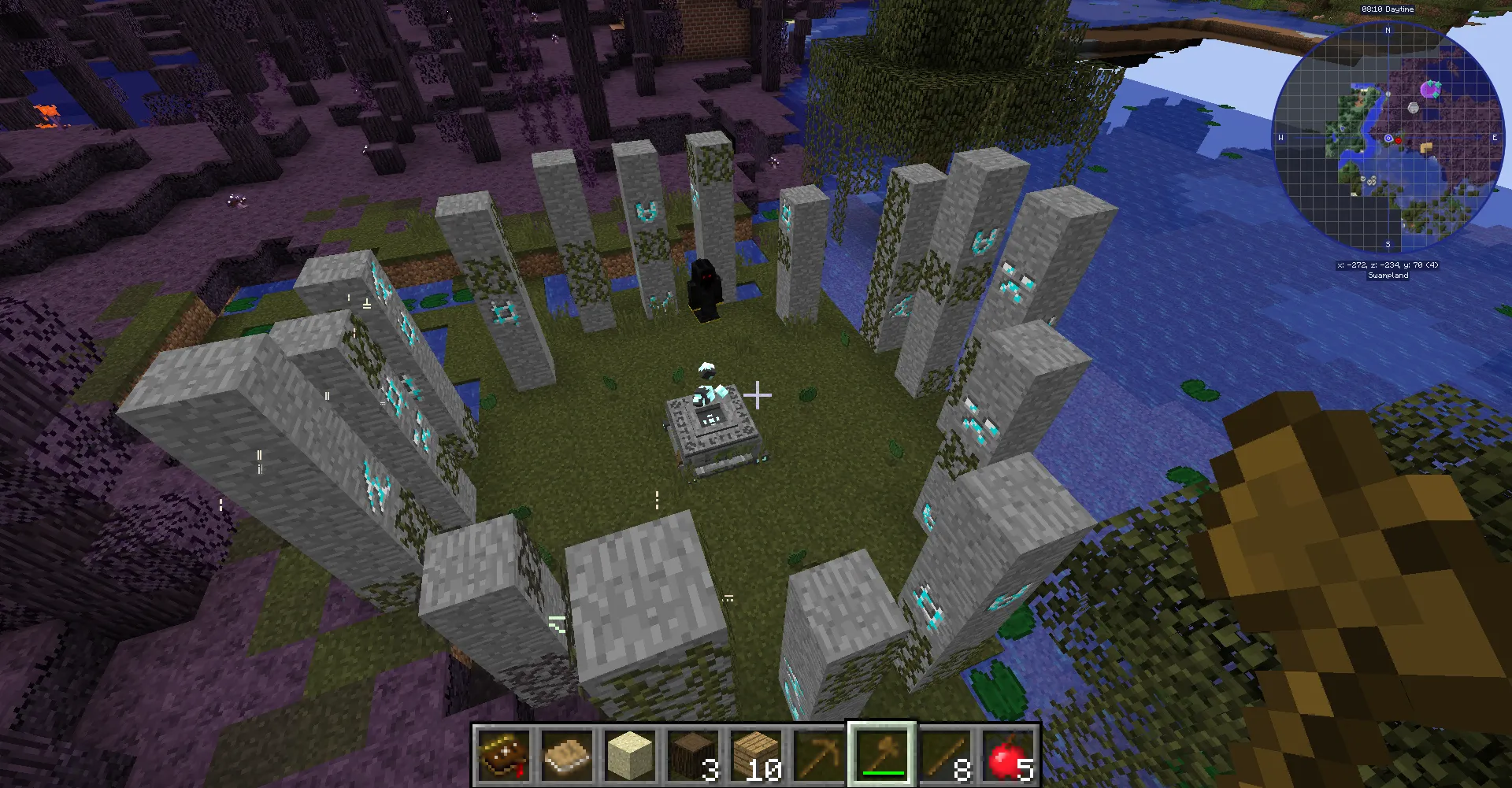Viewport: 1512px width, 788px height.
Task: Select the sandstone block item in the hotbar
Action: pos(630,754)
